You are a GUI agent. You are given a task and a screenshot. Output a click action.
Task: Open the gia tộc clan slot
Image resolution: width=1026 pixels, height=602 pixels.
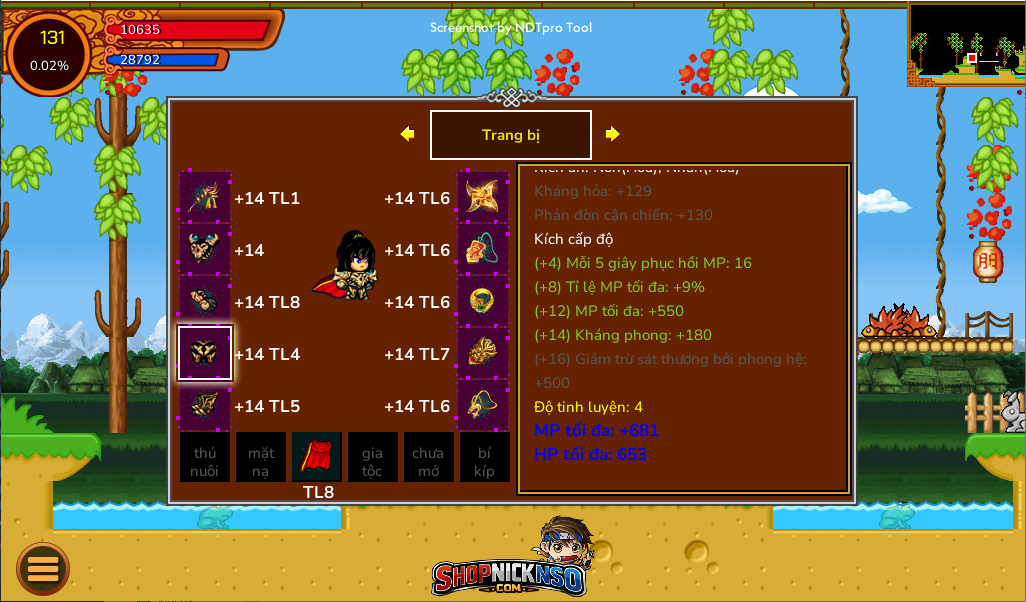pos(372,458)
